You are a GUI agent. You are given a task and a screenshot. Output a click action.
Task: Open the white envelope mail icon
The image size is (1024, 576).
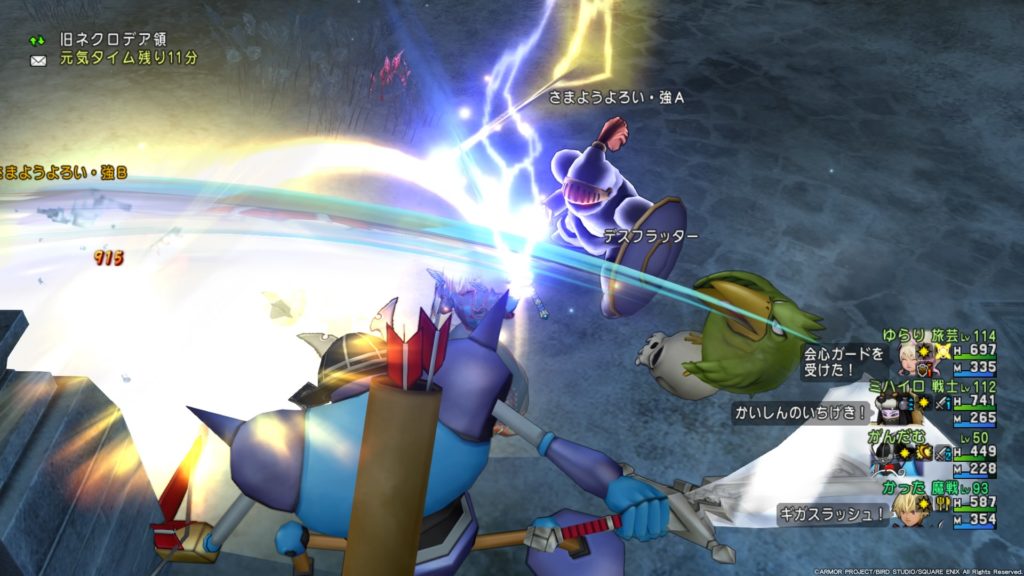click(x=39, y=60)
